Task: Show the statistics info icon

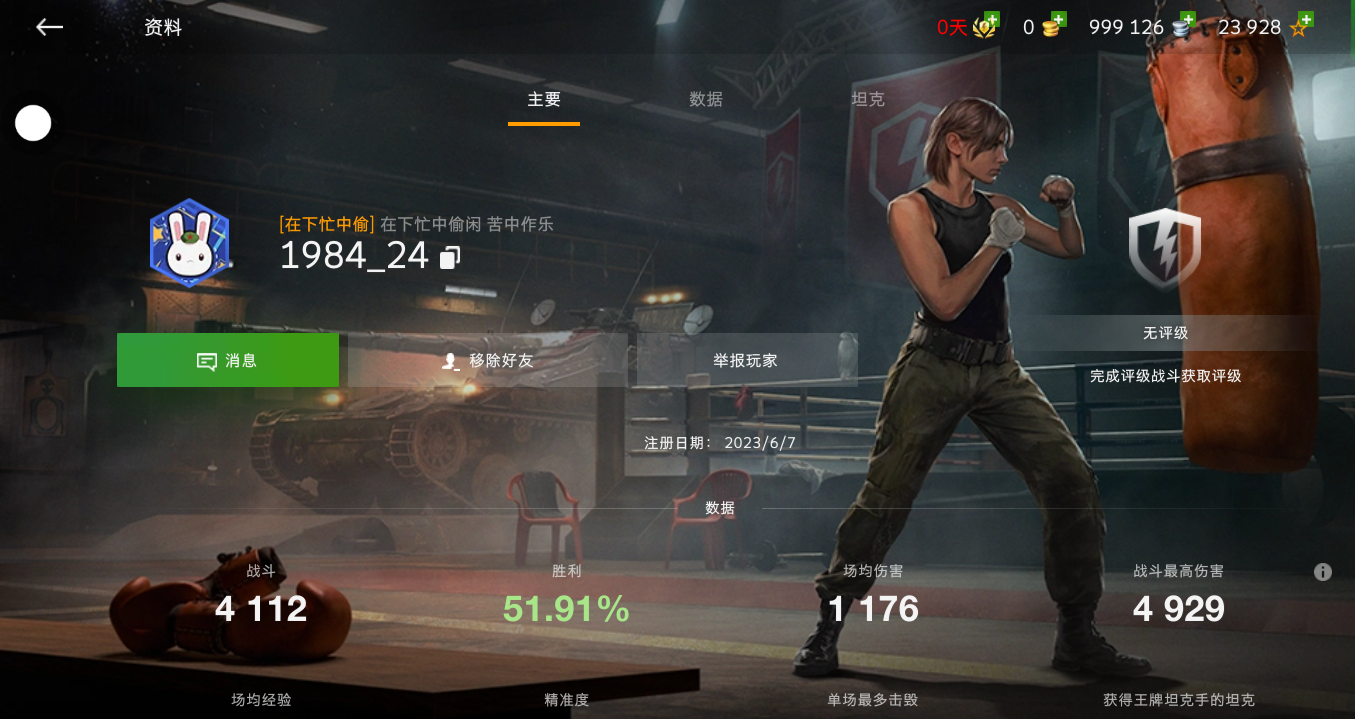Action: point(1323,572)
